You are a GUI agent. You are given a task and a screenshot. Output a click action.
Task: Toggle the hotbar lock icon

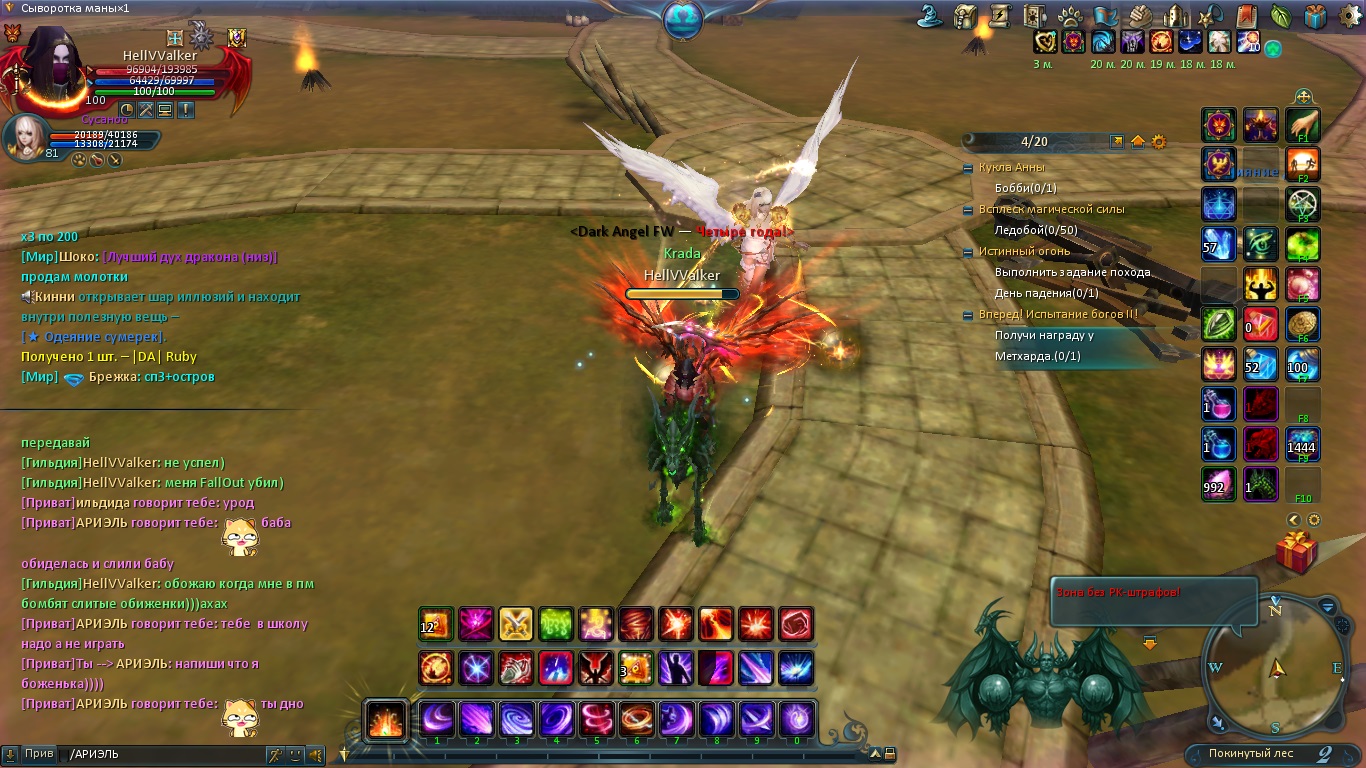[x=890, y=754]
